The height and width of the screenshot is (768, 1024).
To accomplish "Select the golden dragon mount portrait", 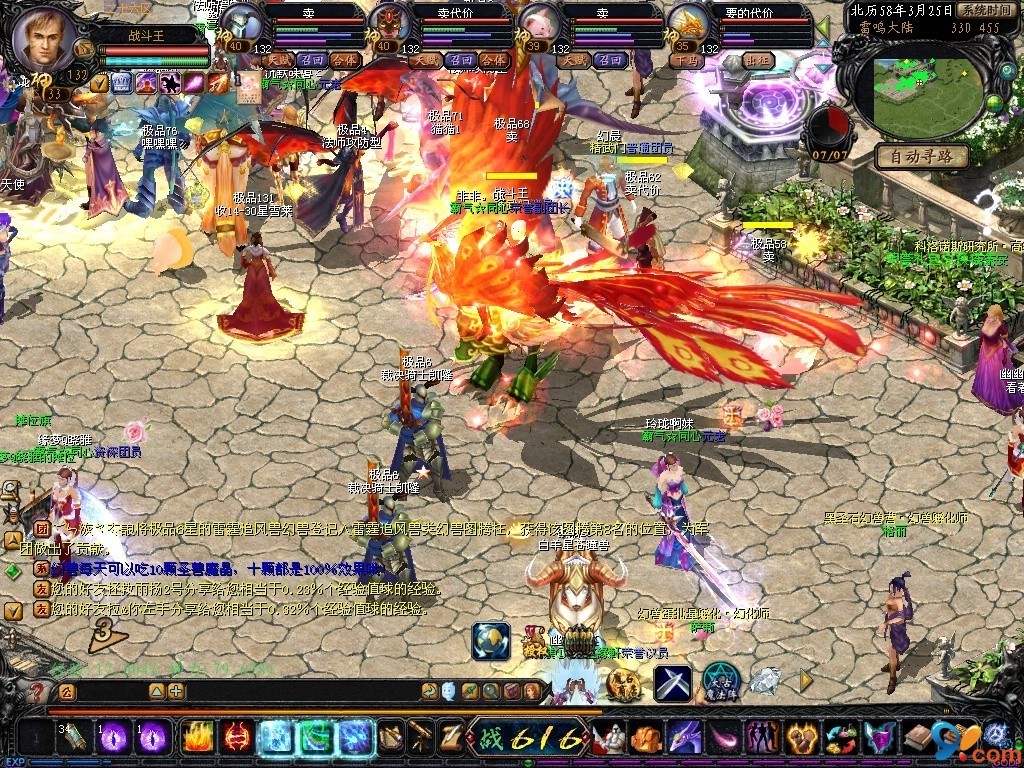I will click(x=688, y=24).
